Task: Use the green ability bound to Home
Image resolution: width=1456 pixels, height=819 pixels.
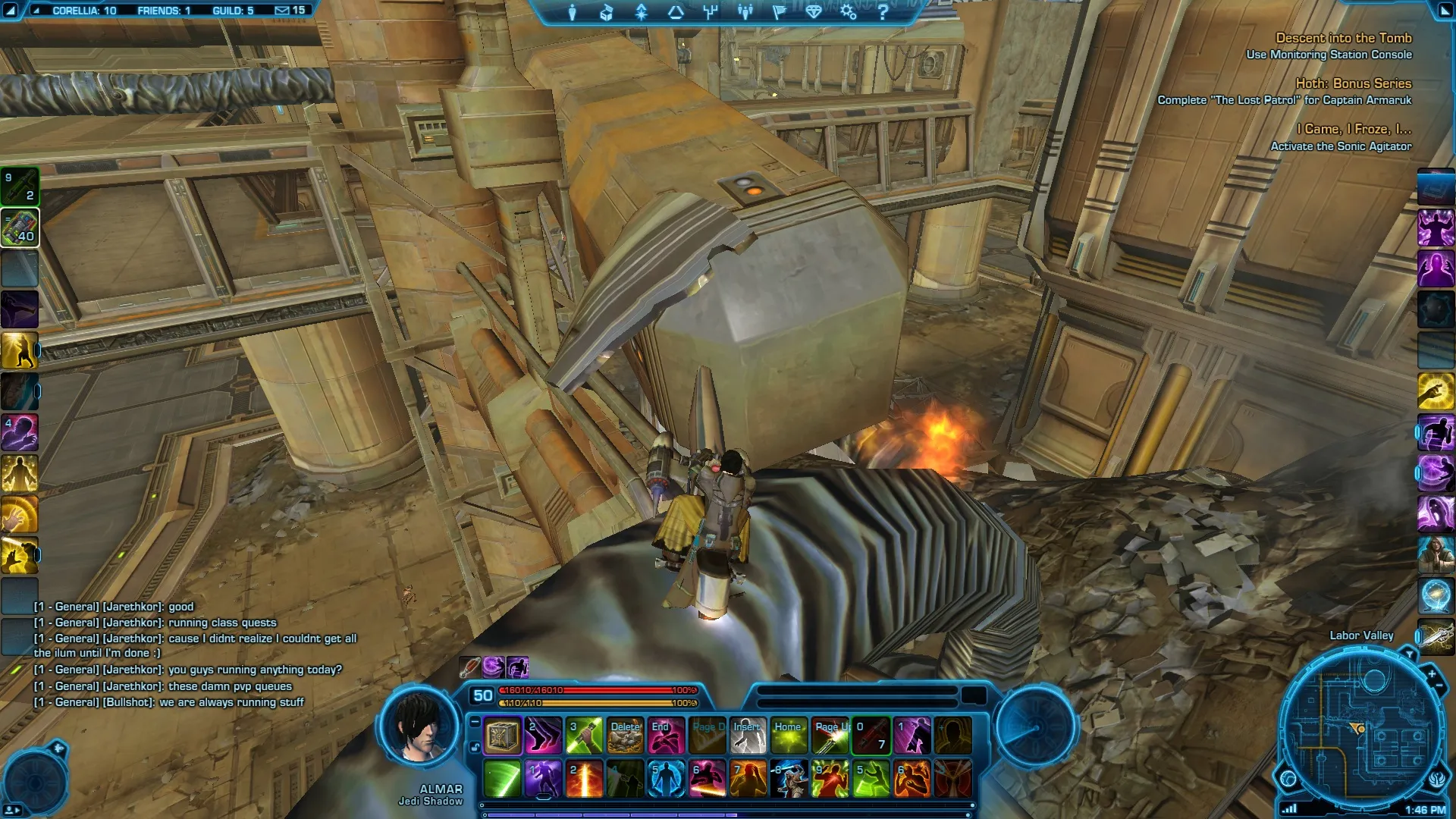Action: pos(789,736)
